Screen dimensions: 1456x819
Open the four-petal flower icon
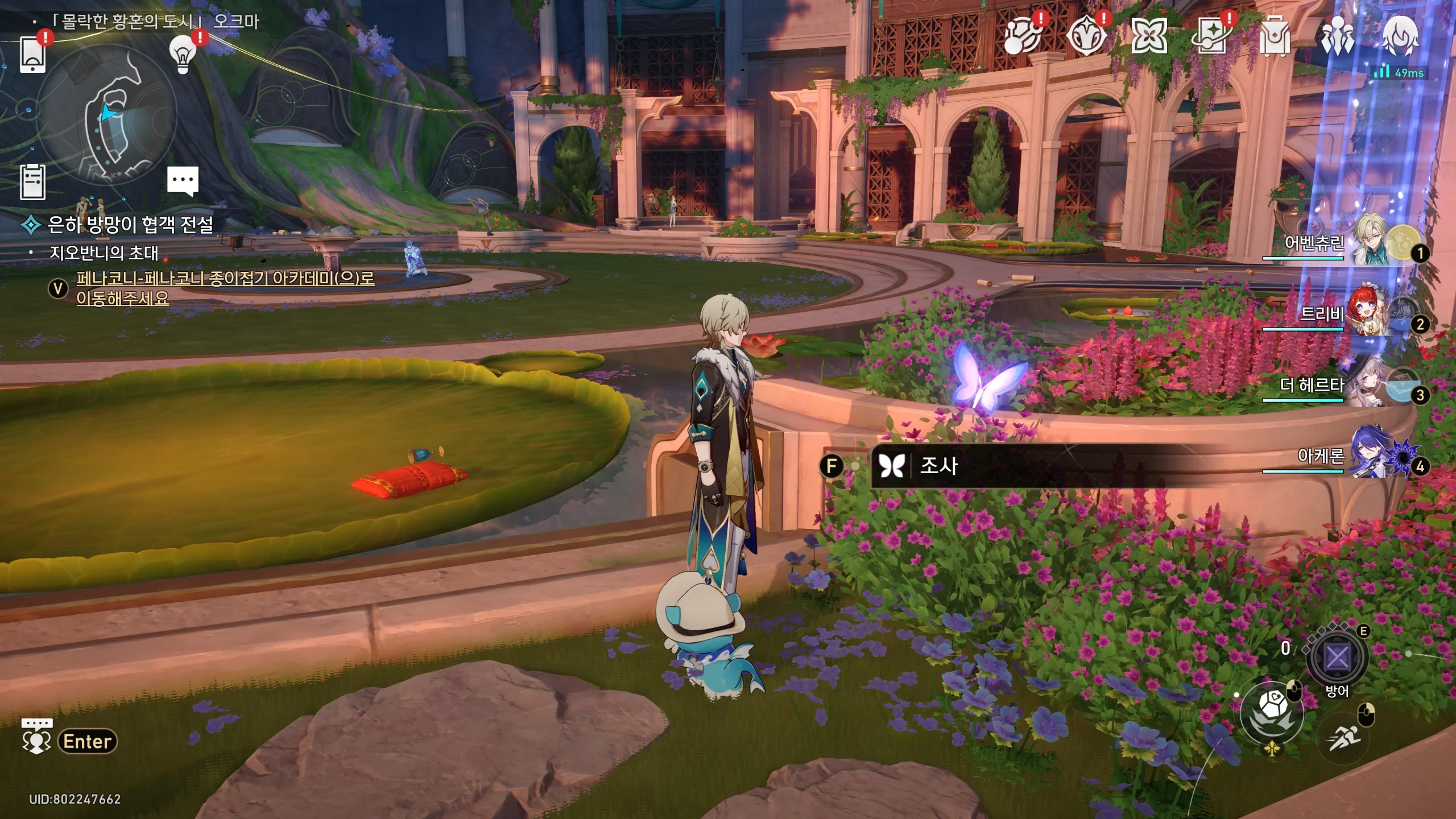pyautogui.click(x=1149, y=35)
